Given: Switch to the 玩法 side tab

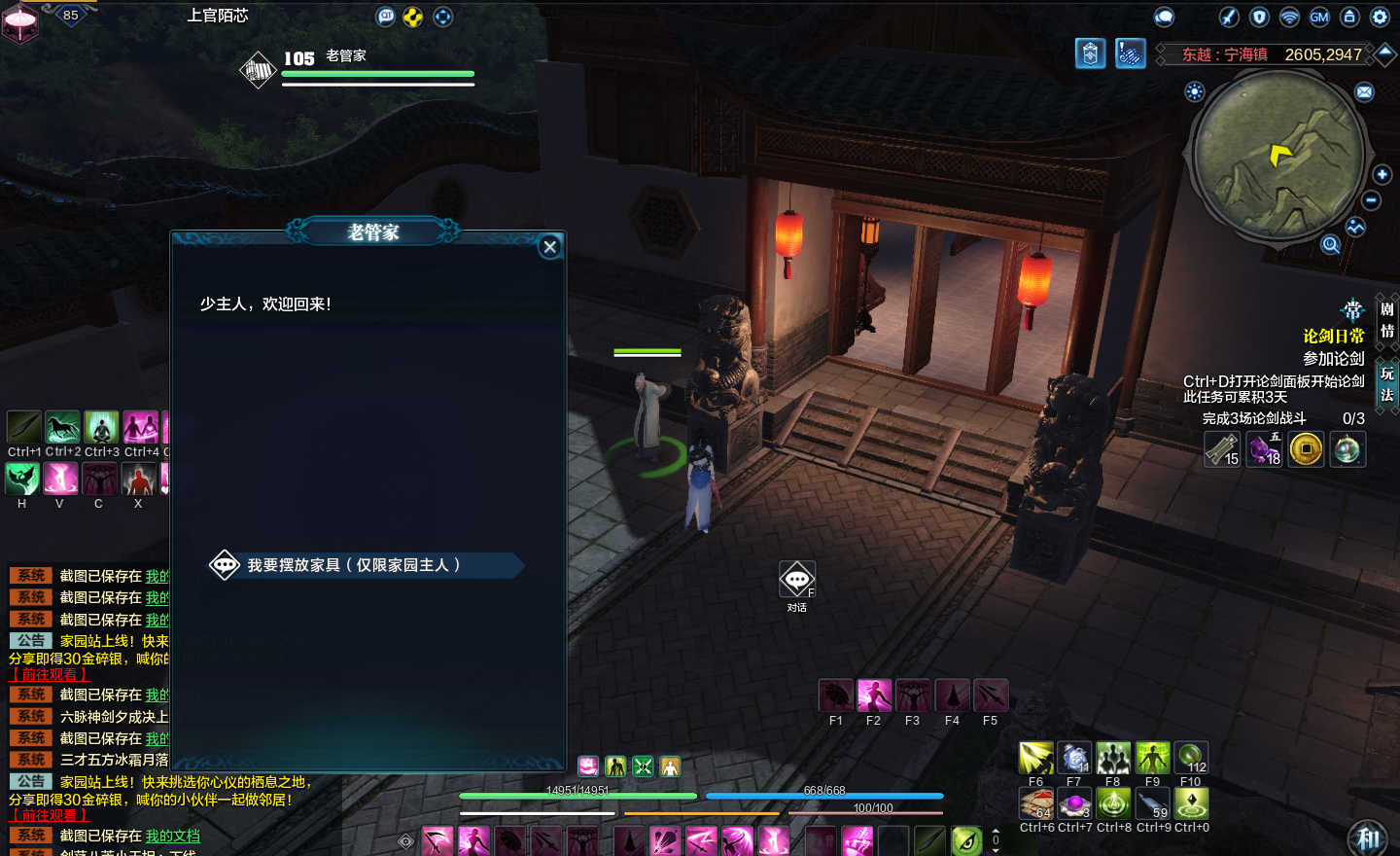Looking at the screenshot, I should coord(1387,383).
